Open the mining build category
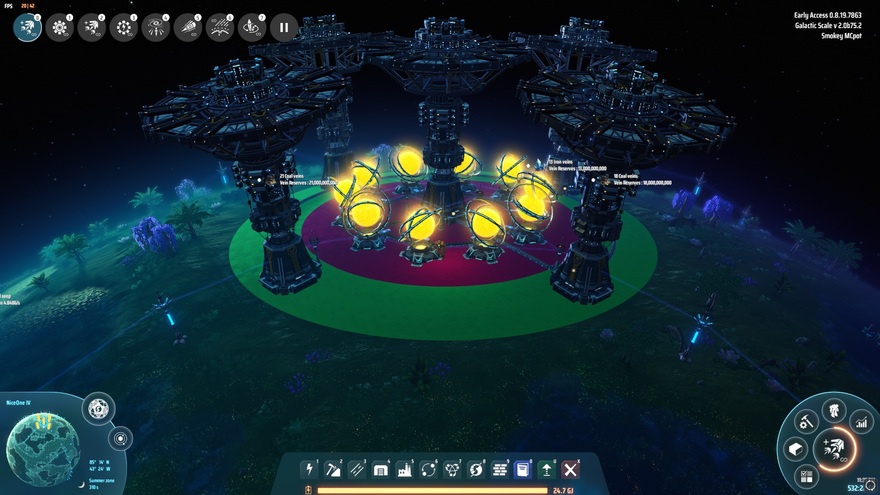 click(333, 468)
